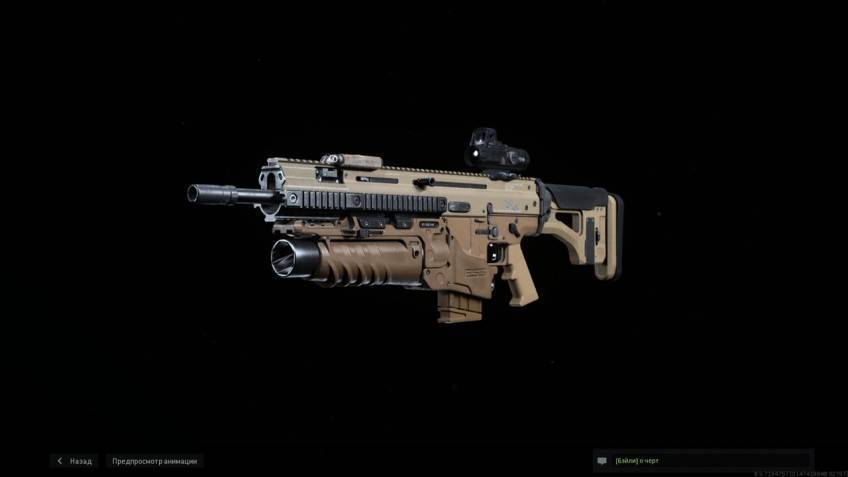
Task: Go back with the Назад button
Action: point(75,461)
